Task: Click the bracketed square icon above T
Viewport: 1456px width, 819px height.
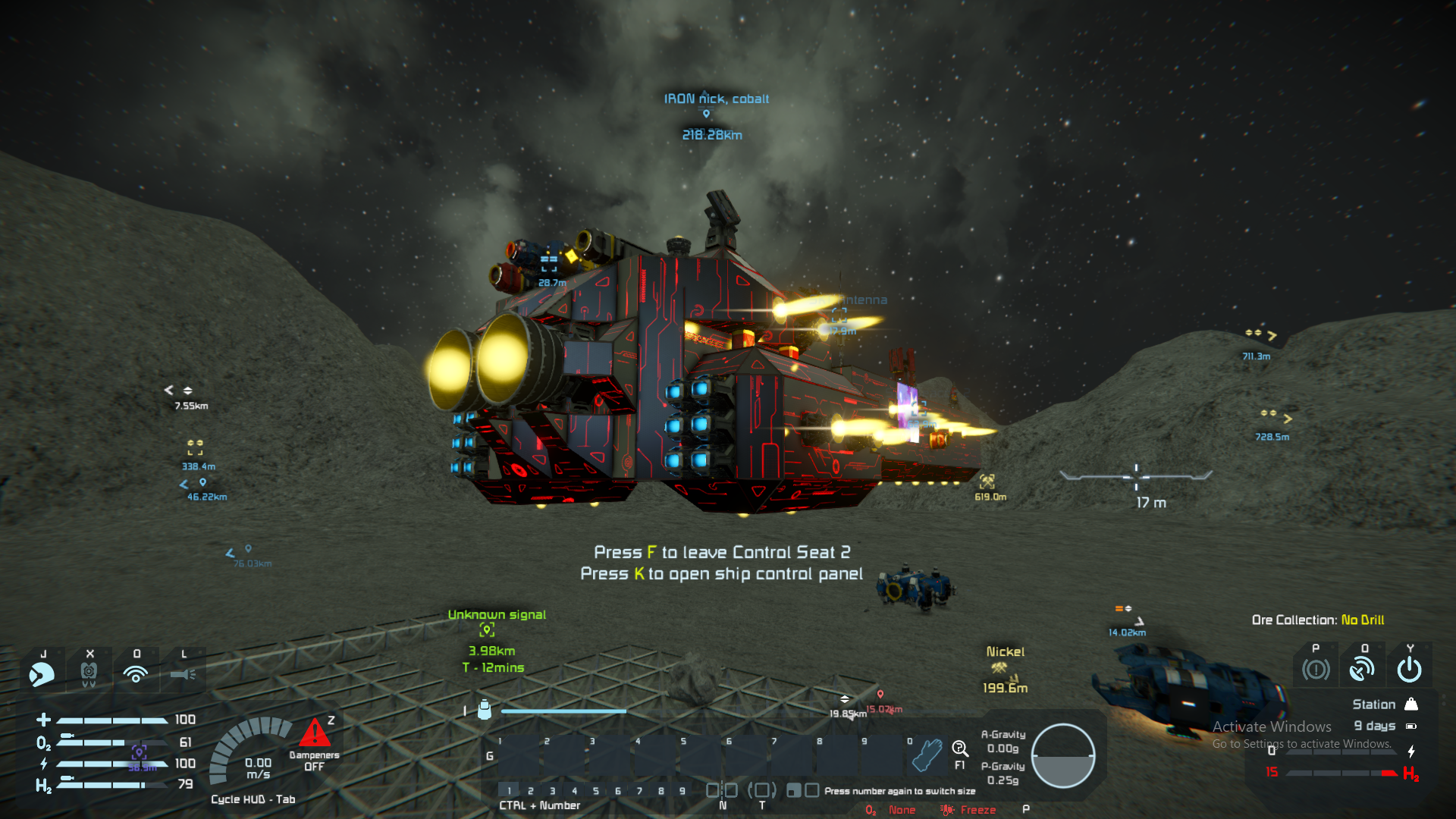Action: [x=762, y=791]
